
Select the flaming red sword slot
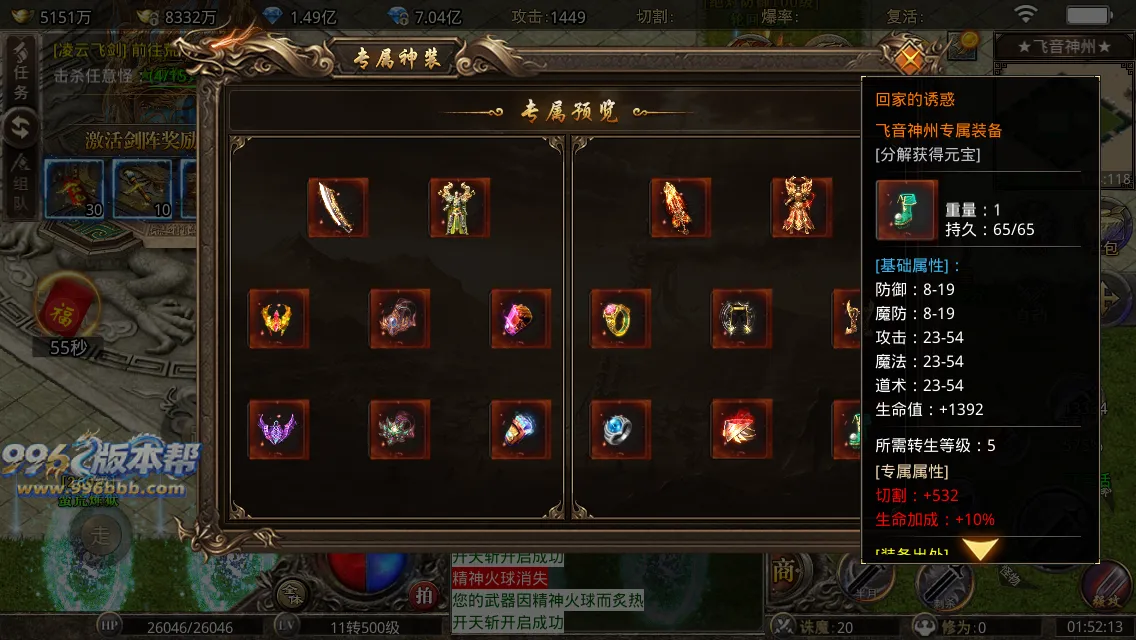[681, 208]
